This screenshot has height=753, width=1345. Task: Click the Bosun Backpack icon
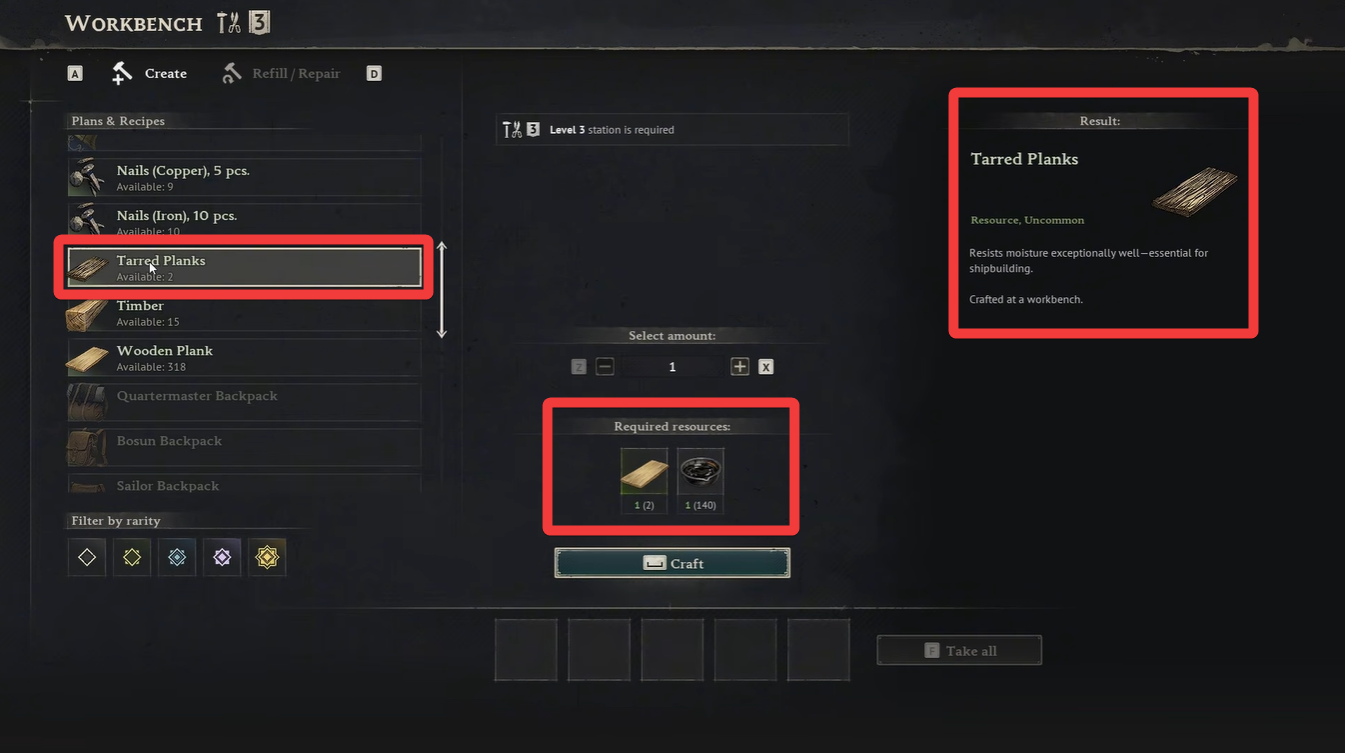tap(87, 446)
